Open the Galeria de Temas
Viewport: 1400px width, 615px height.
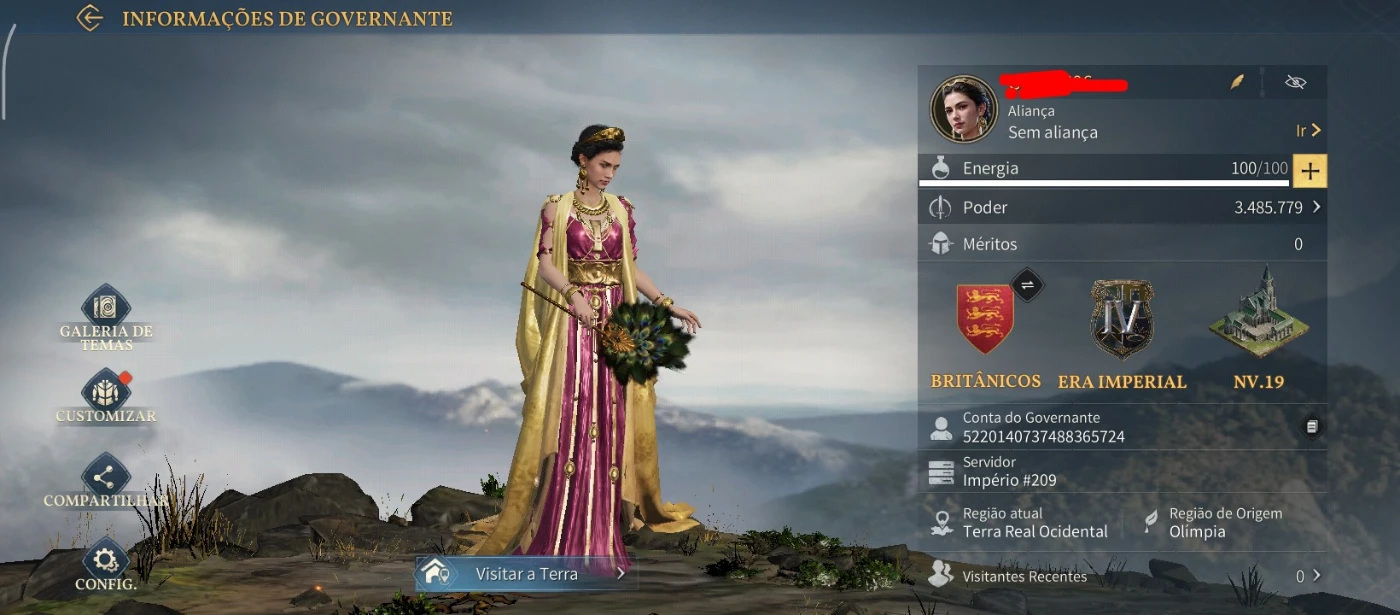(x=106, y=310)
